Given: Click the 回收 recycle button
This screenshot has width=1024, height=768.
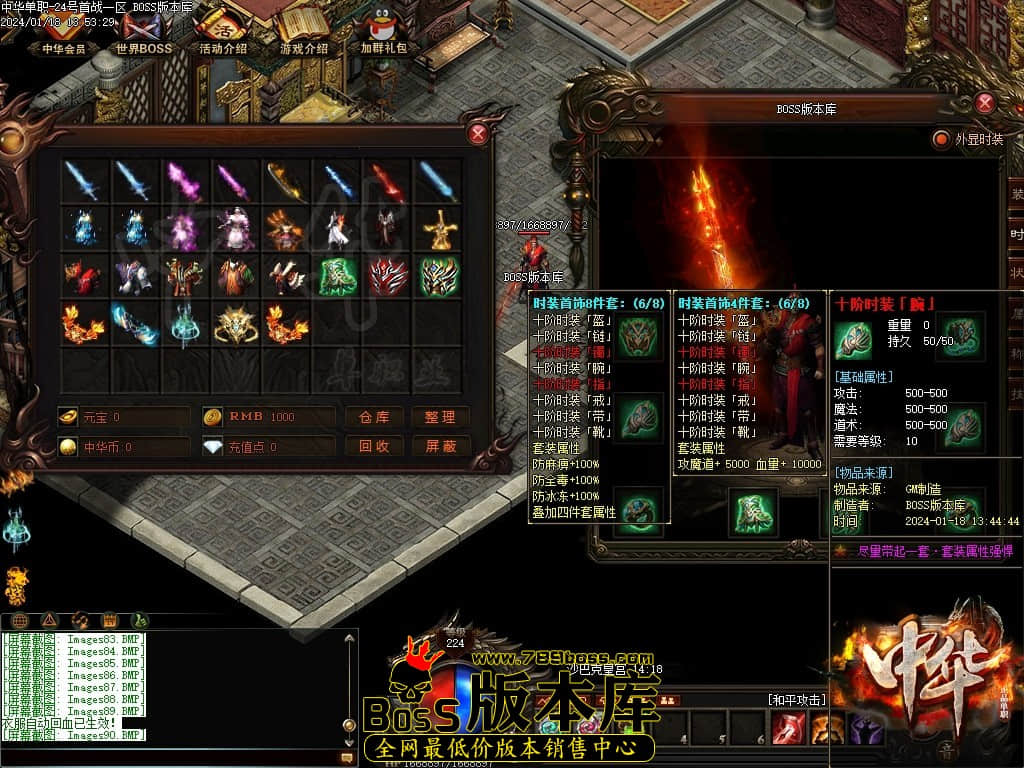Looking at the screenshot, I should coord(374,446).
